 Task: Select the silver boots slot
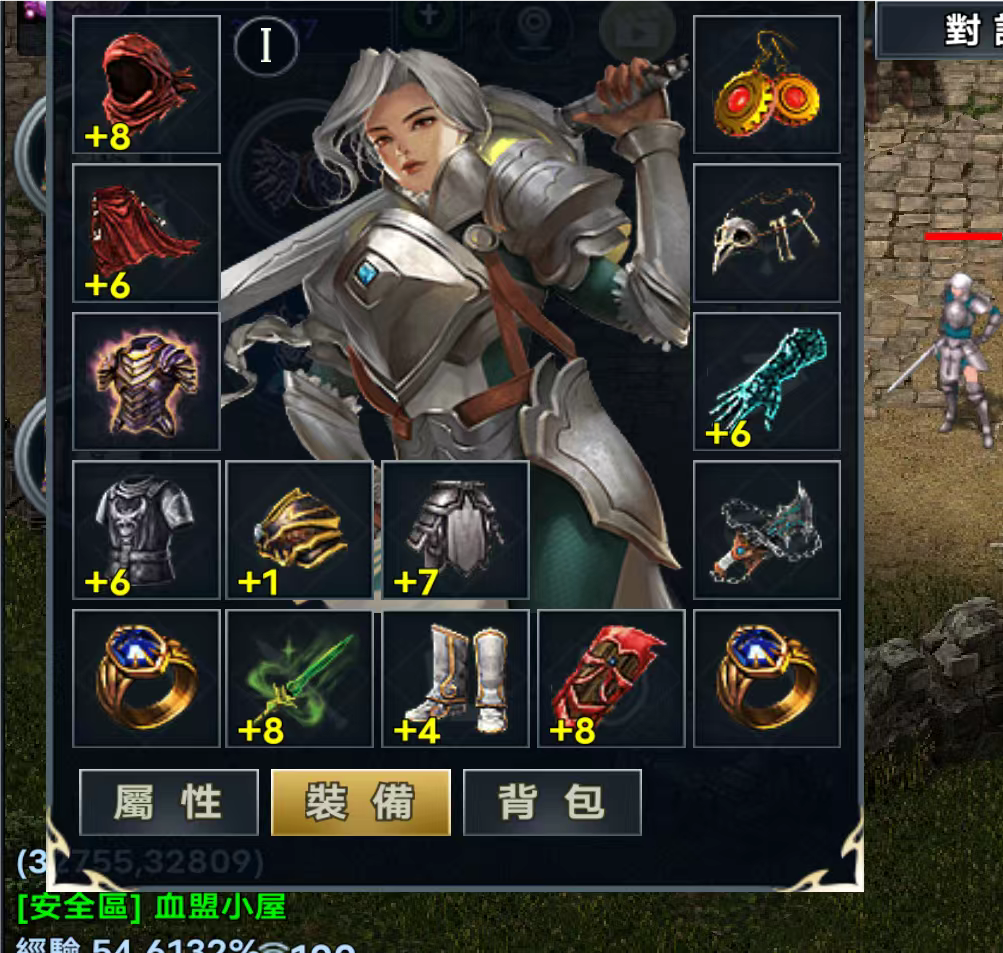455,678
